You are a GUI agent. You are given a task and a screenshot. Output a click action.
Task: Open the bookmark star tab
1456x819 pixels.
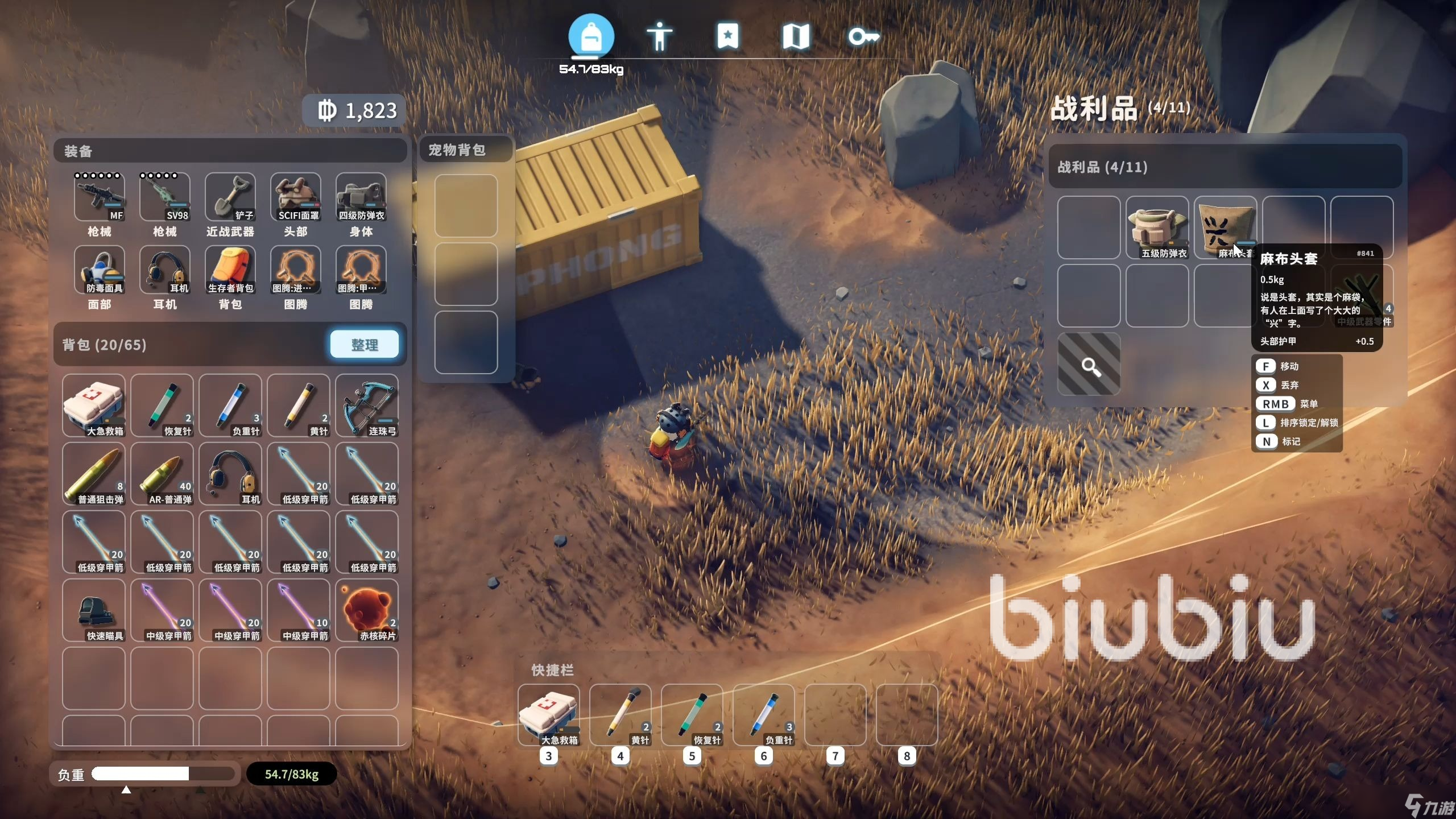coord(727,36)
